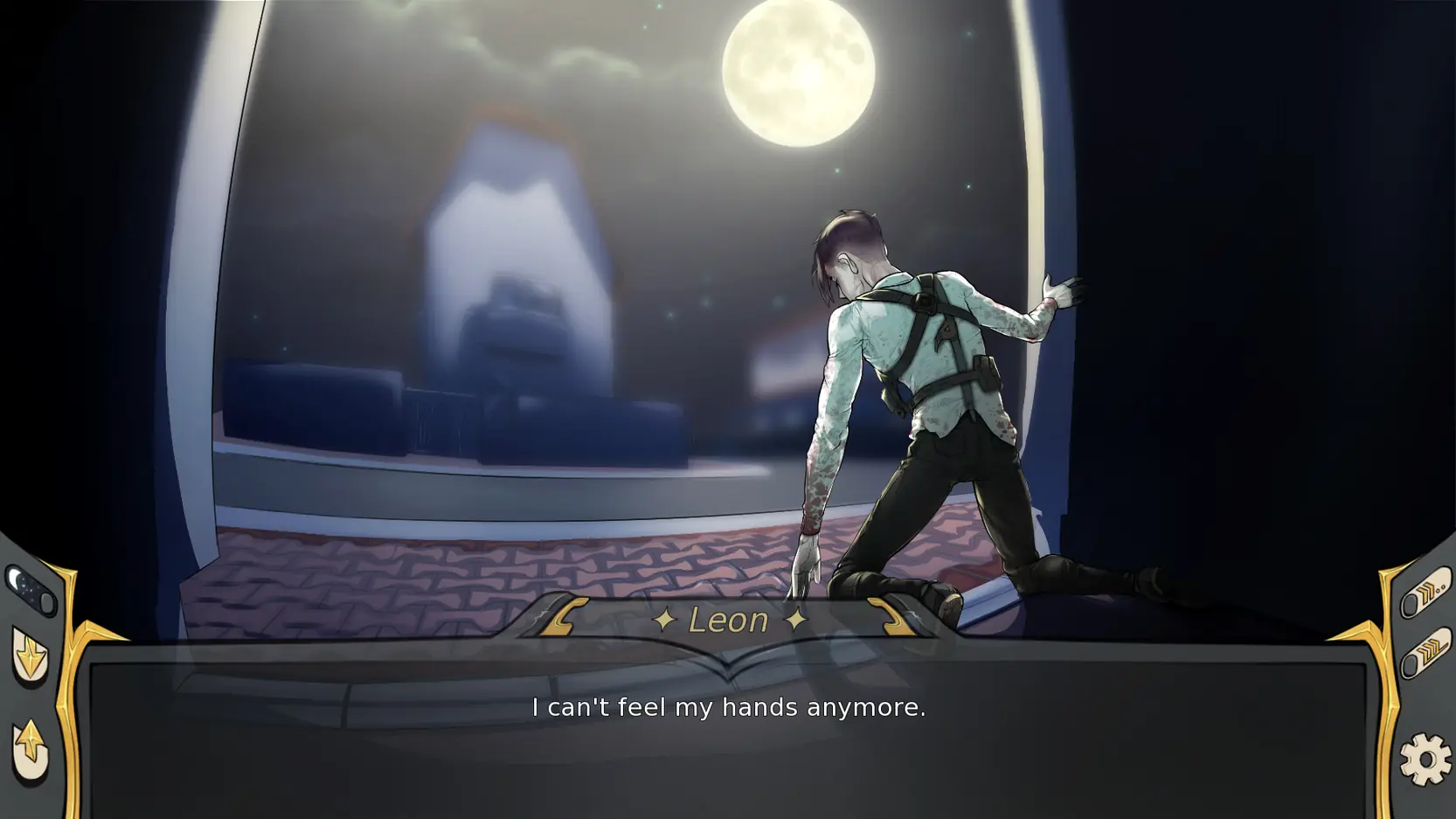Toggle the underlined chevrons skip switch
The width and height of the screenshot is (1456, 819).
click(x=1425, y=653)
